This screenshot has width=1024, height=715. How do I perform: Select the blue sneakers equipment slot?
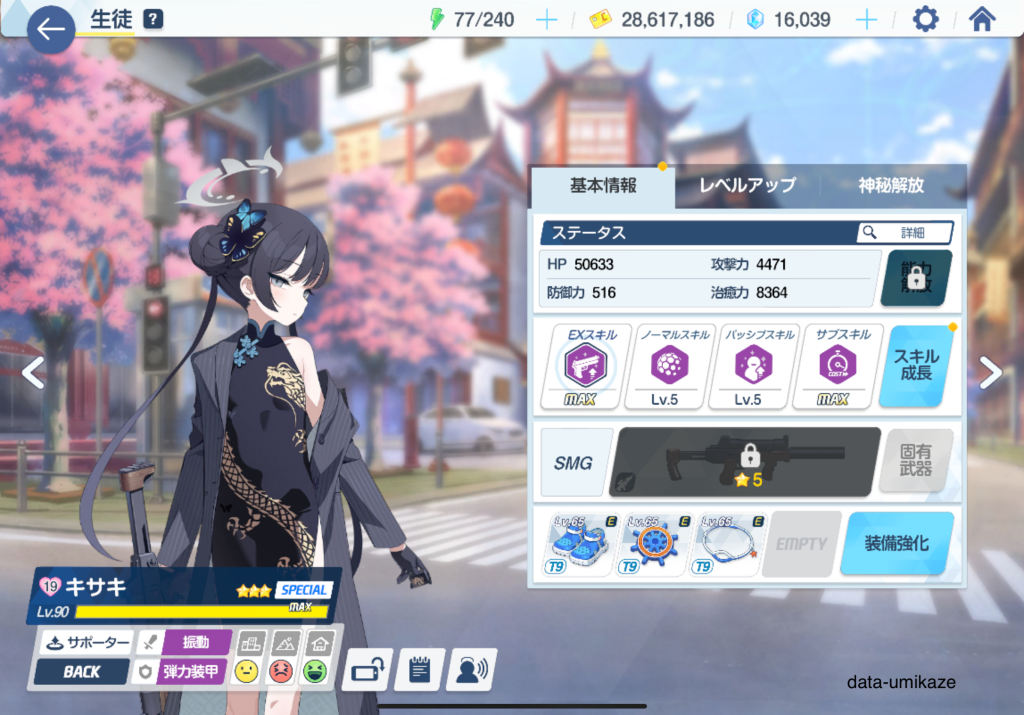point(579,545)
